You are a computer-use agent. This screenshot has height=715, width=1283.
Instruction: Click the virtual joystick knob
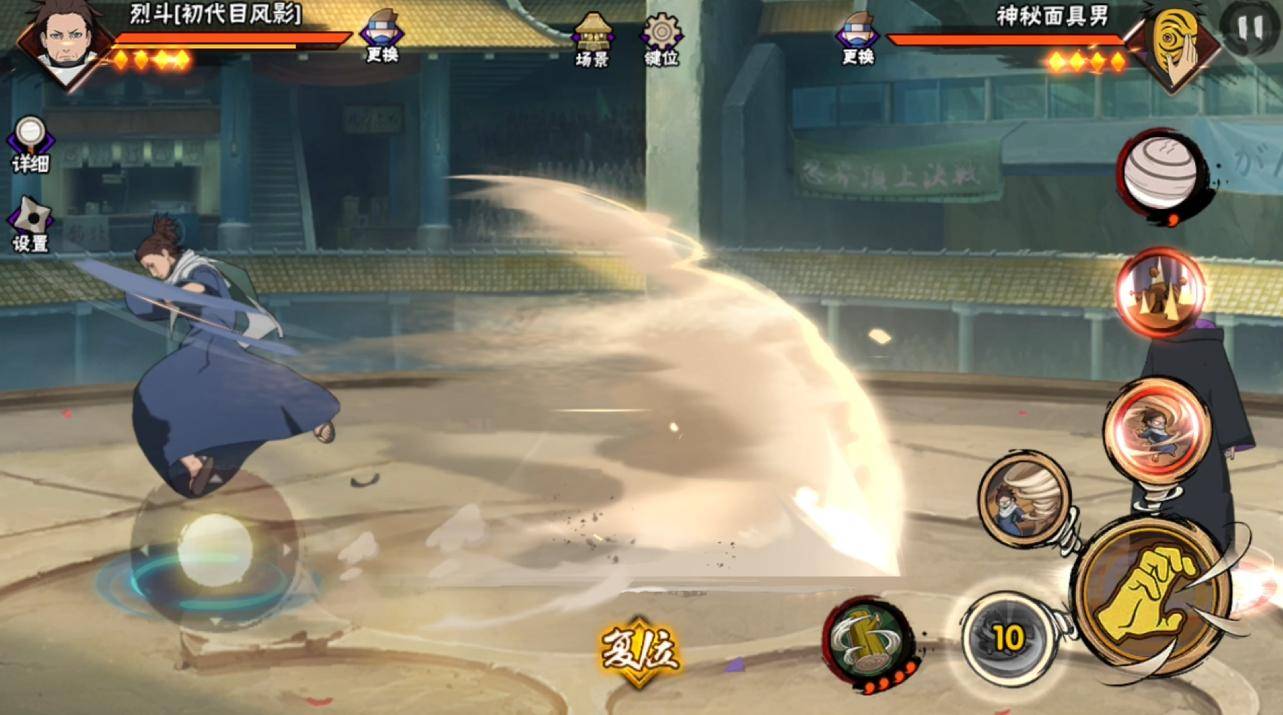point(214,549)
